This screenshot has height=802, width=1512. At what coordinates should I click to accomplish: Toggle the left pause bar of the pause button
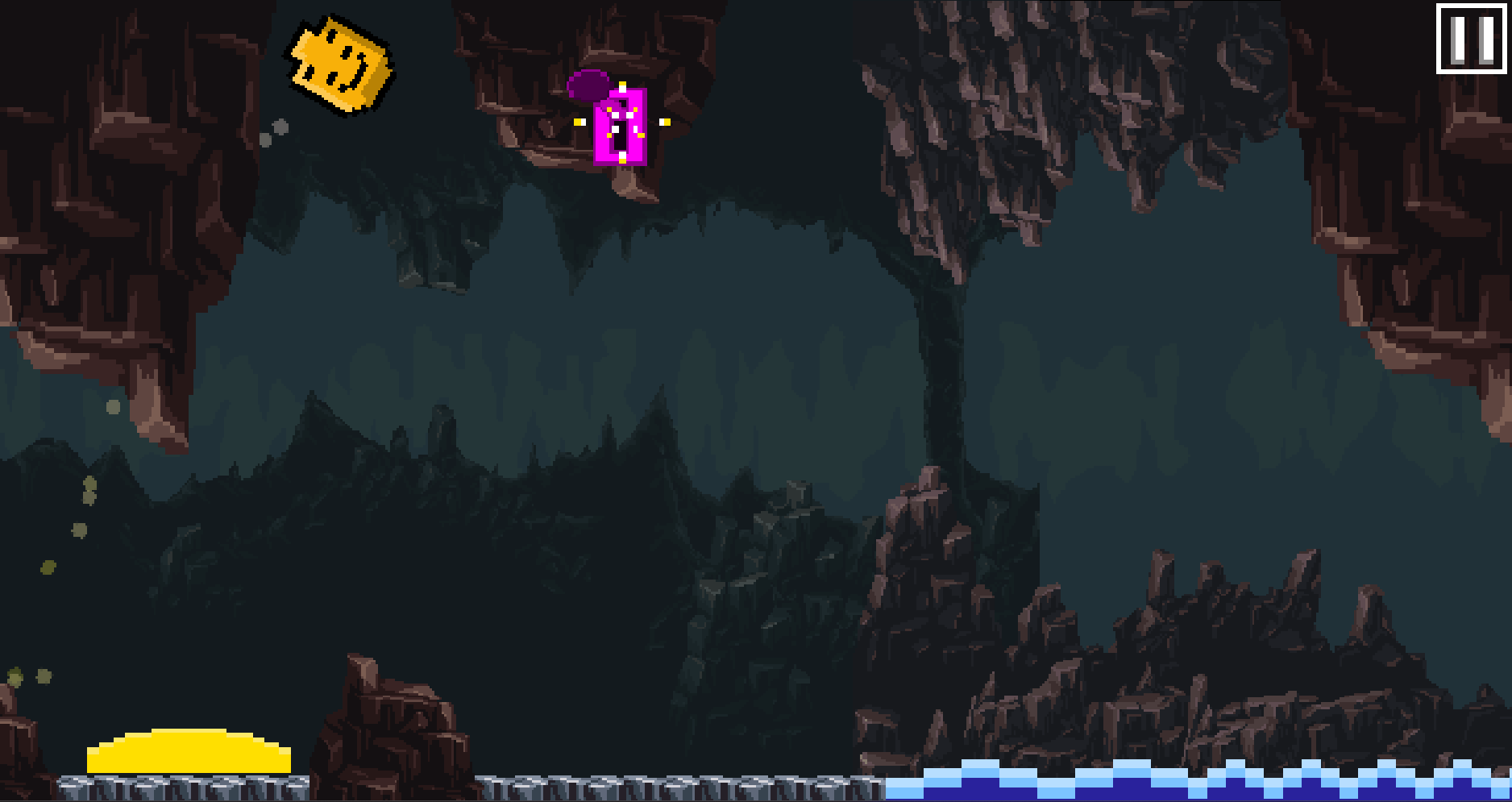pos(1458,39)
